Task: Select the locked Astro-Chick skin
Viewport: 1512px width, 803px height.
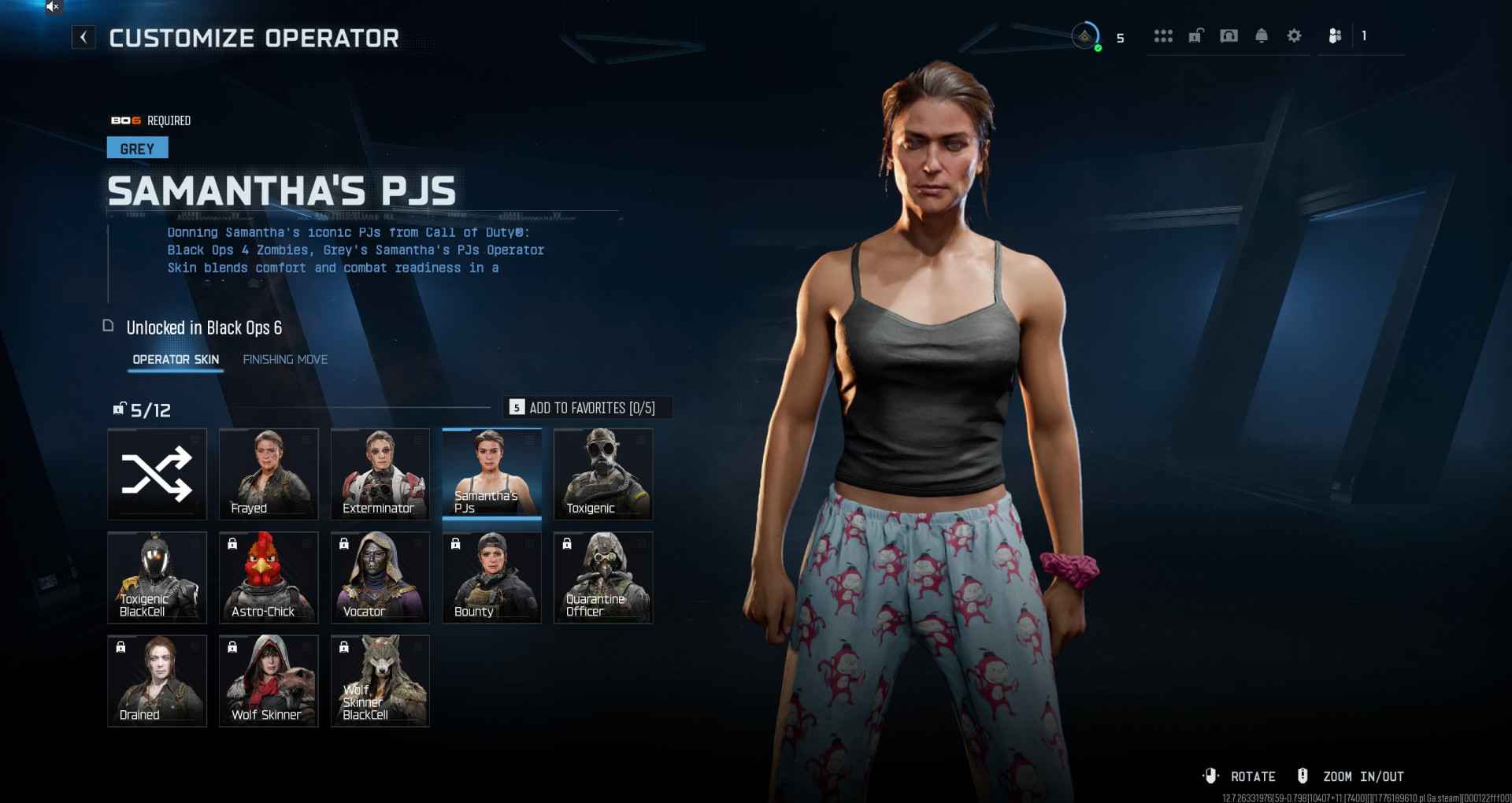Action: 269,577
